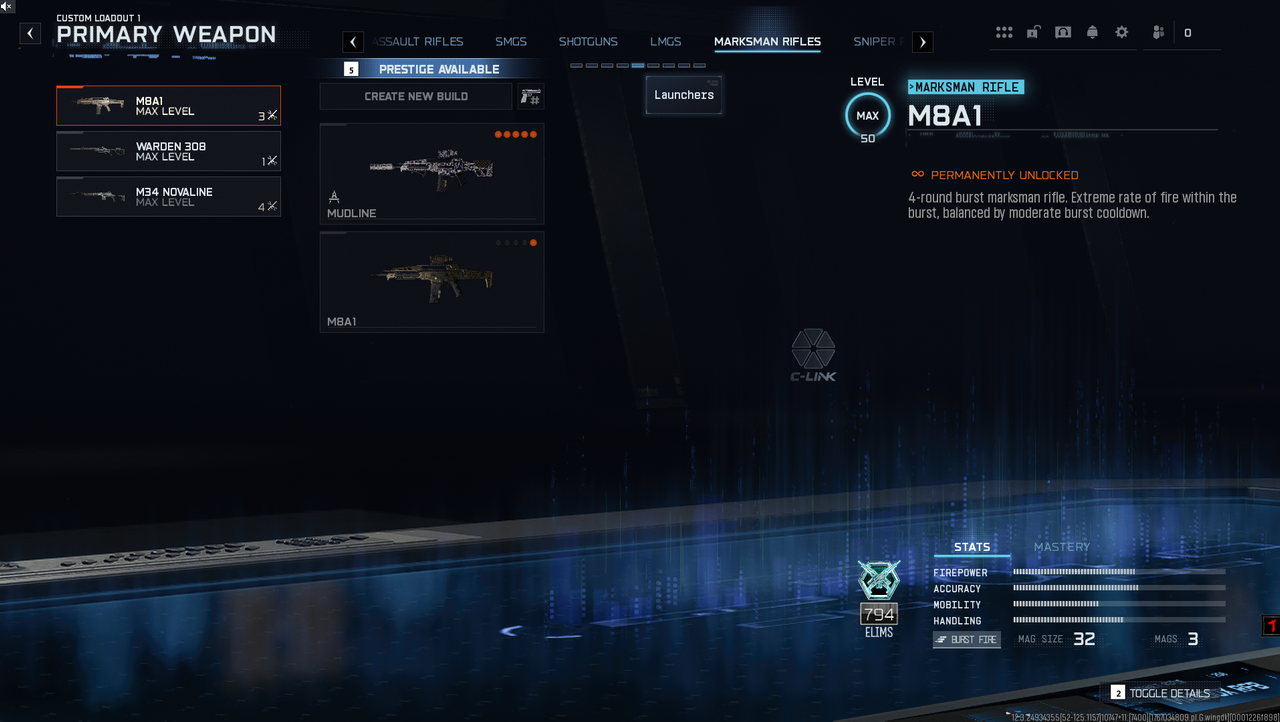Check the notifications bell
Screen dimensions: 1280x722
click(x=1092, y=33)
